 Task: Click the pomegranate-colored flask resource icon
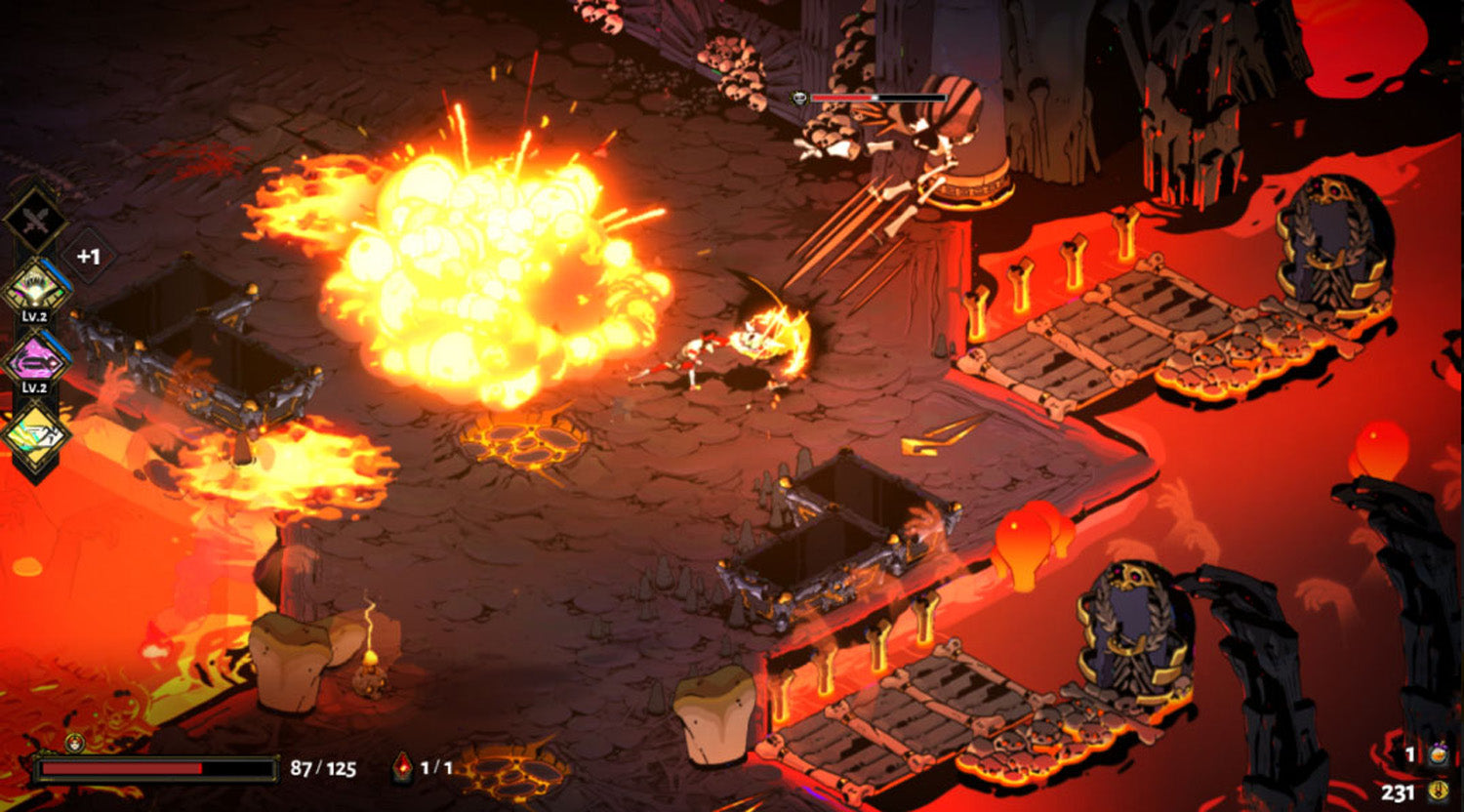point(1438,754)
